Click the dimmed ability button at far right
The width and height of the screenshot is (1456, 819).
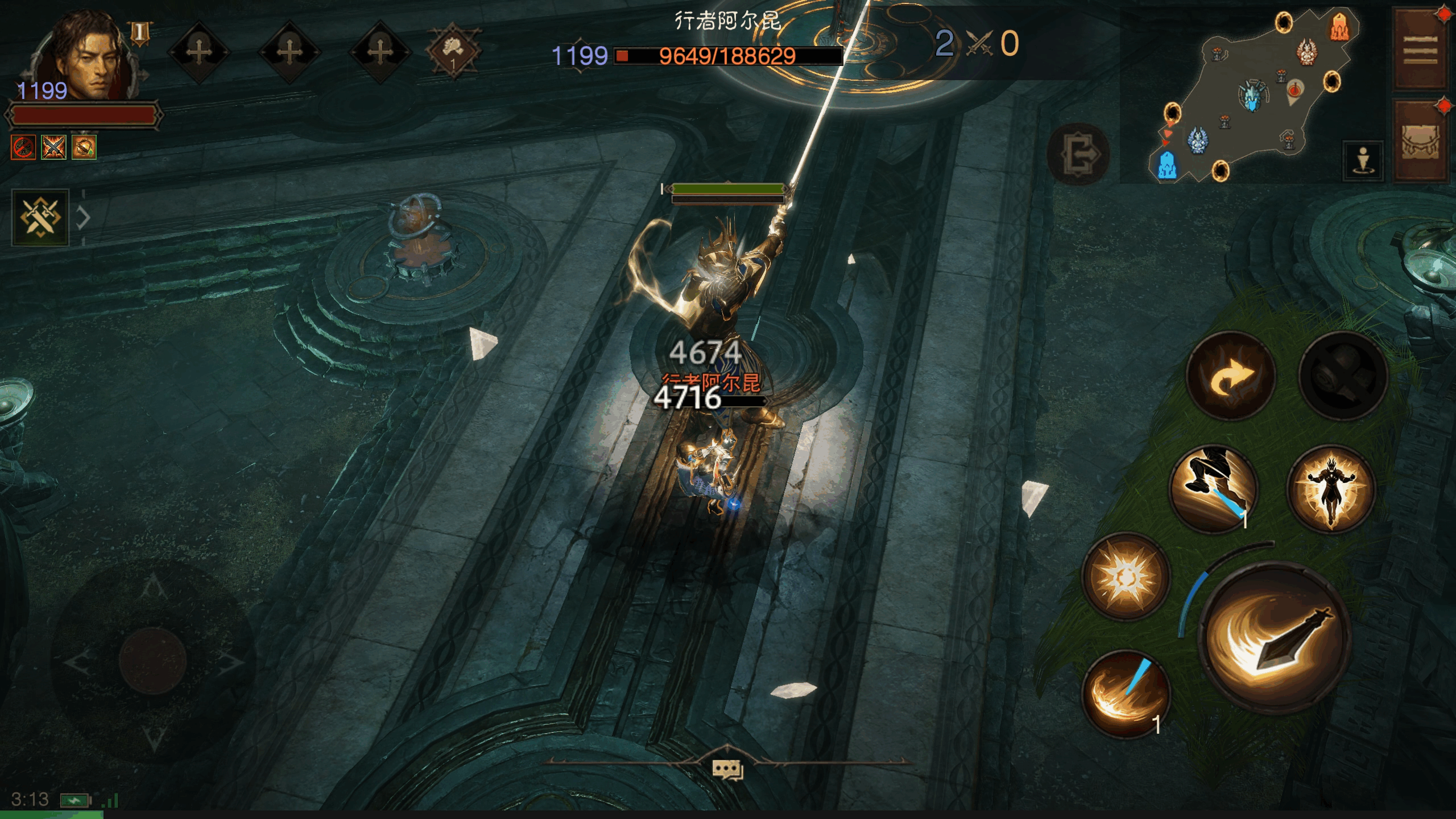pyautogui.click(x=1343, y=377)
